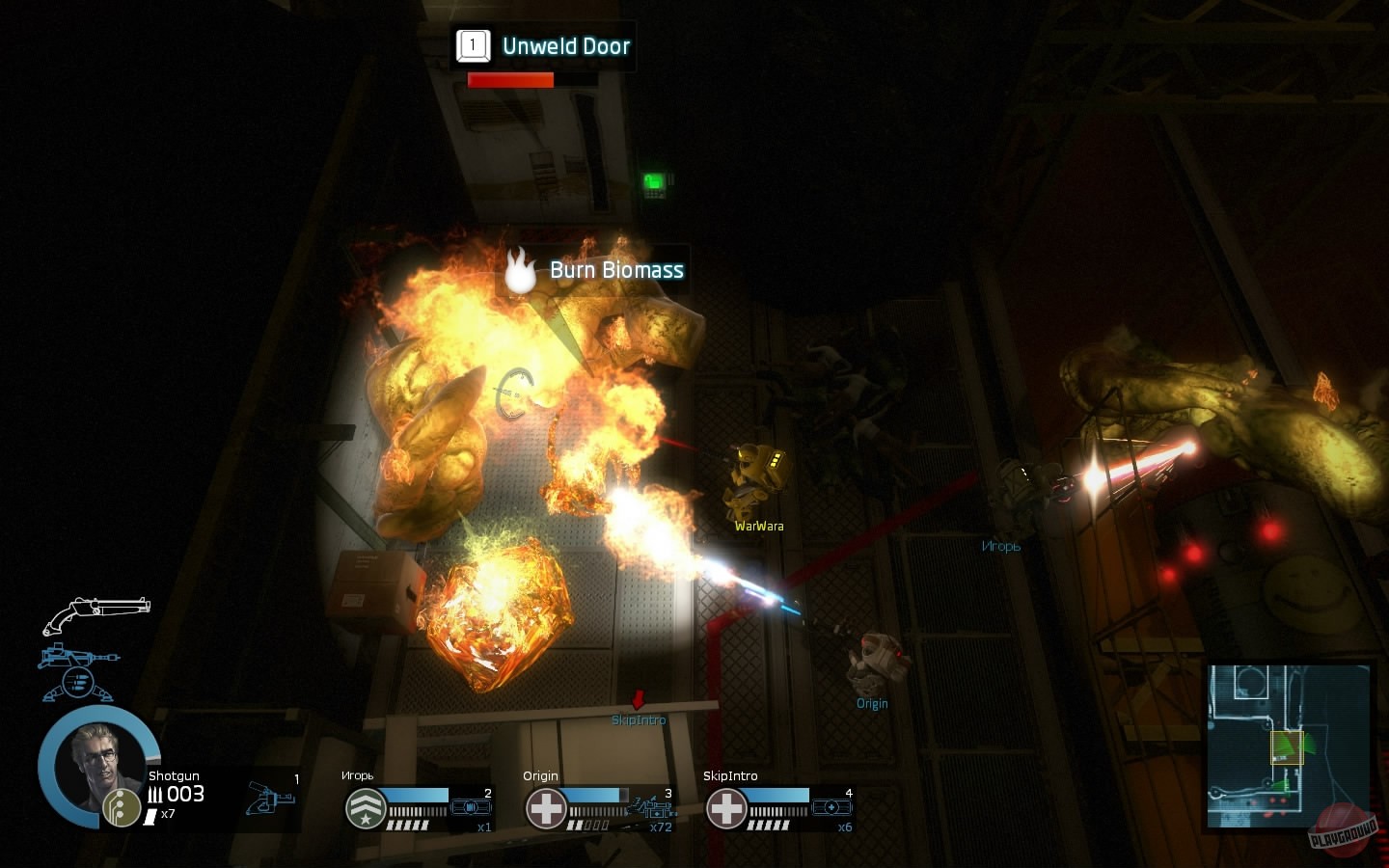
Task: Click the Burn Biomass objective label
Action: click(615, 271)
